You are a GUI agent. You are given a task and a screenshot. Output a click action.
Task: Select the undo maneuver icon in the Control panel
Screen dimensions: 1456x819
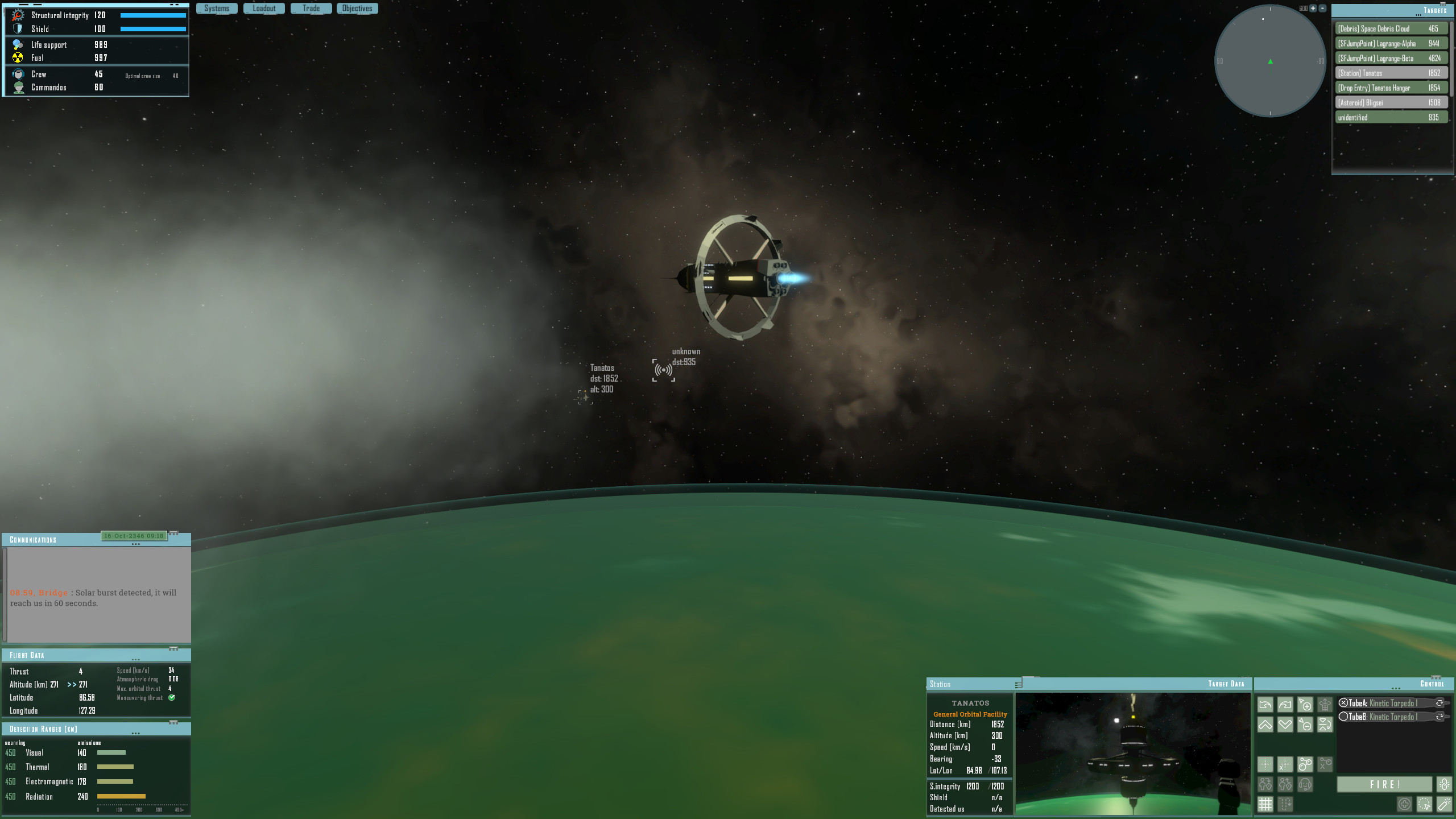click(x=1265, y=705)
